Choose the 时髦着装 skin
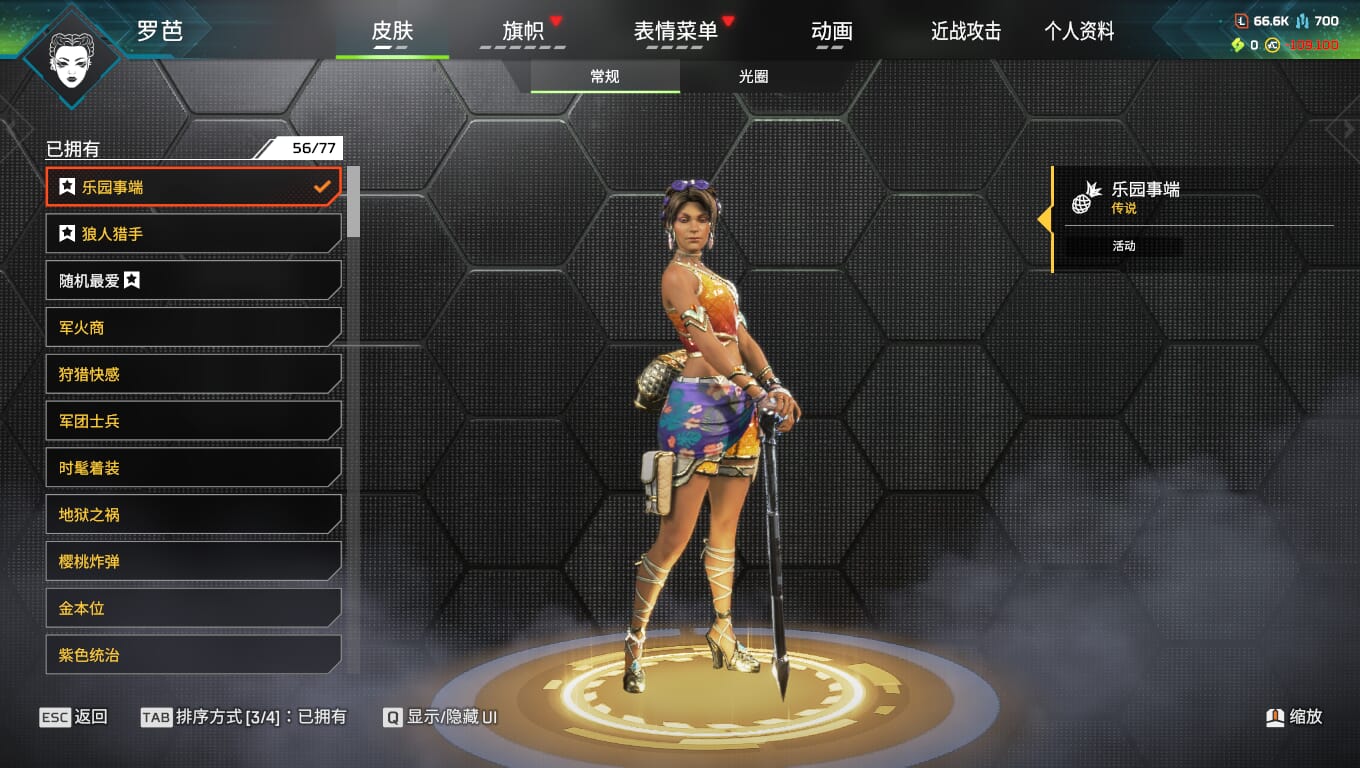The height and width of the screenshot is (768, 1360). pyautogui.click(x=193, y=468)
